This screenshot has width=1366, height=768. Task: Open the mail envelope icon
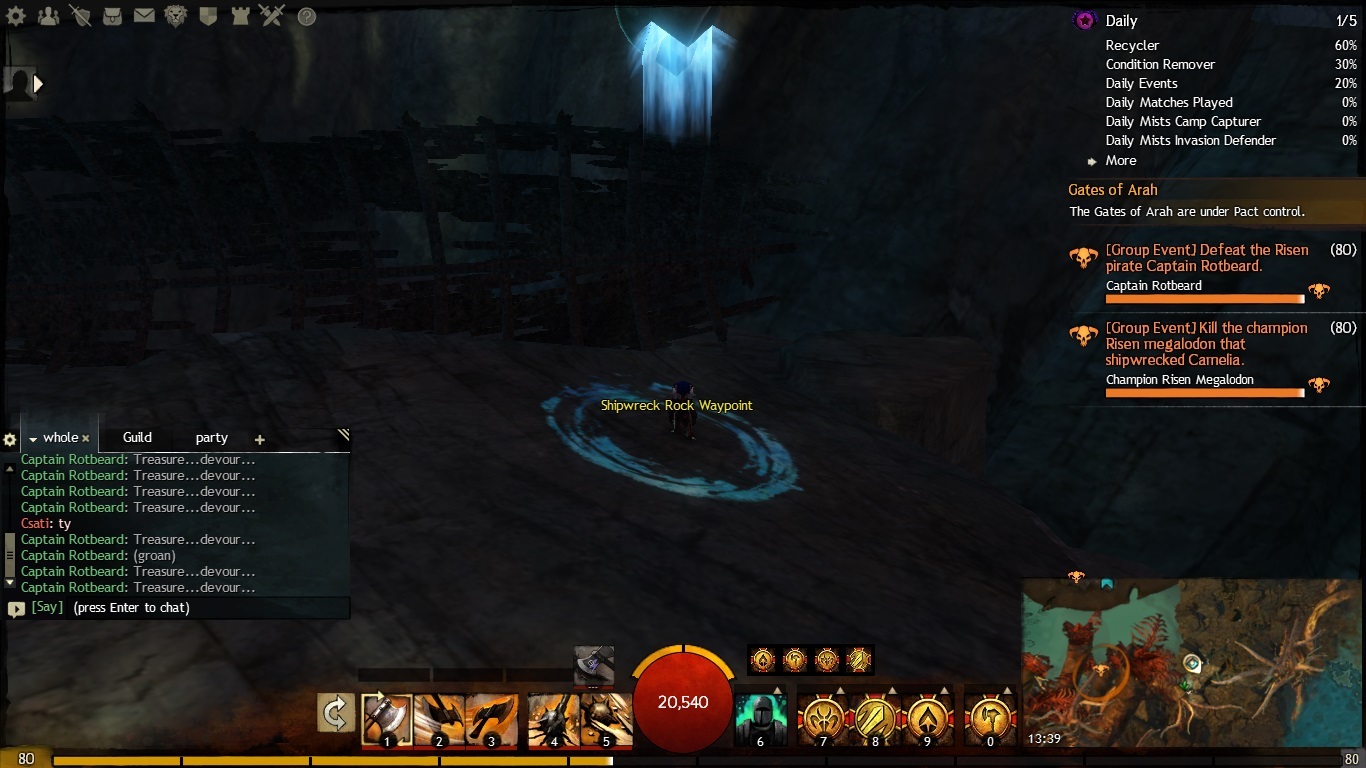tap(143, 17)
